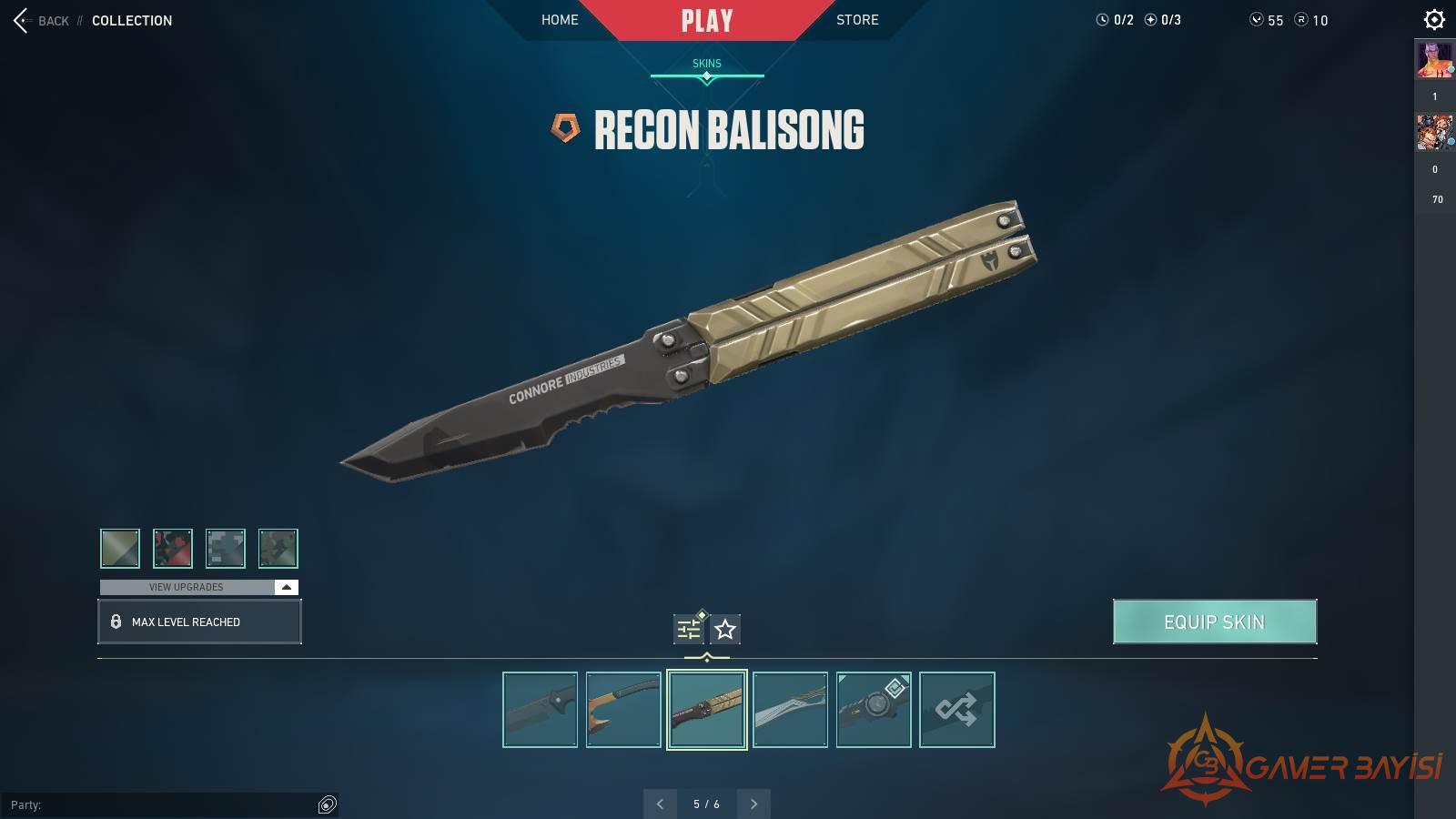This screenshot has width=1456, height=819.
Task: Pick the green woodland camo variant
Action: coord(278,548)
